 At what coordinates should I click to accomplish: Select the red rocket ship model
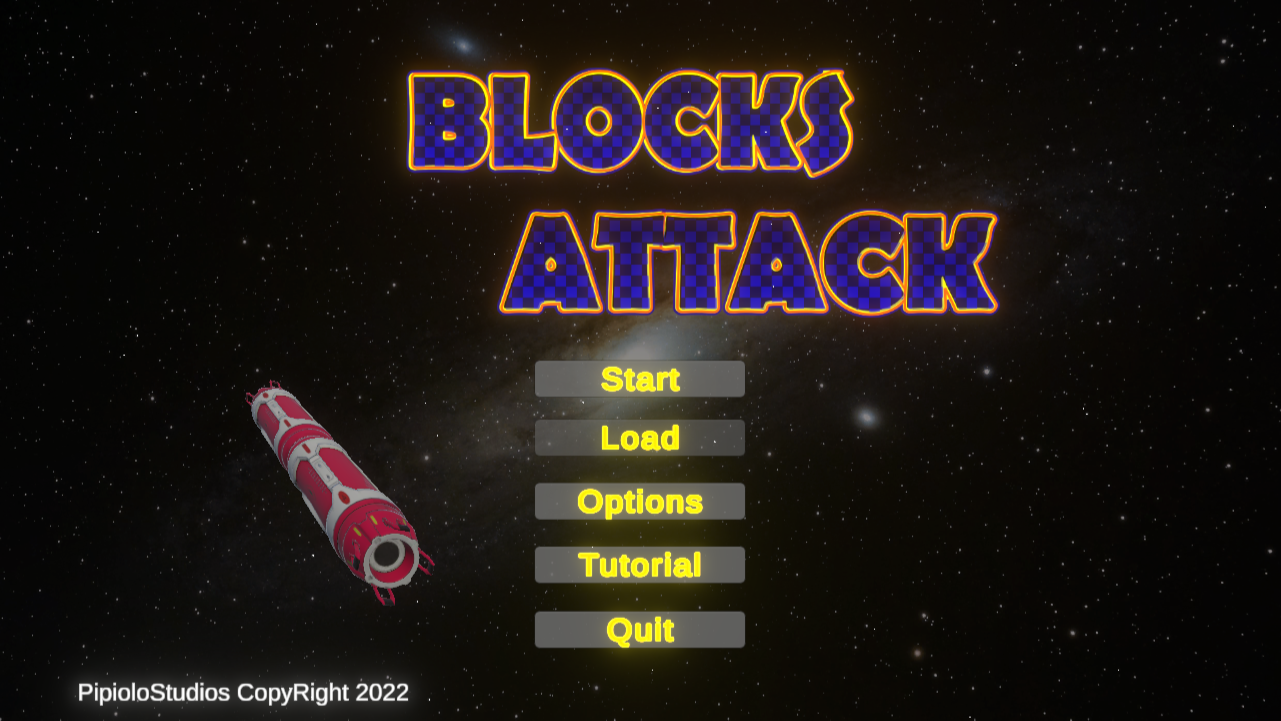[x=330, y=480]
